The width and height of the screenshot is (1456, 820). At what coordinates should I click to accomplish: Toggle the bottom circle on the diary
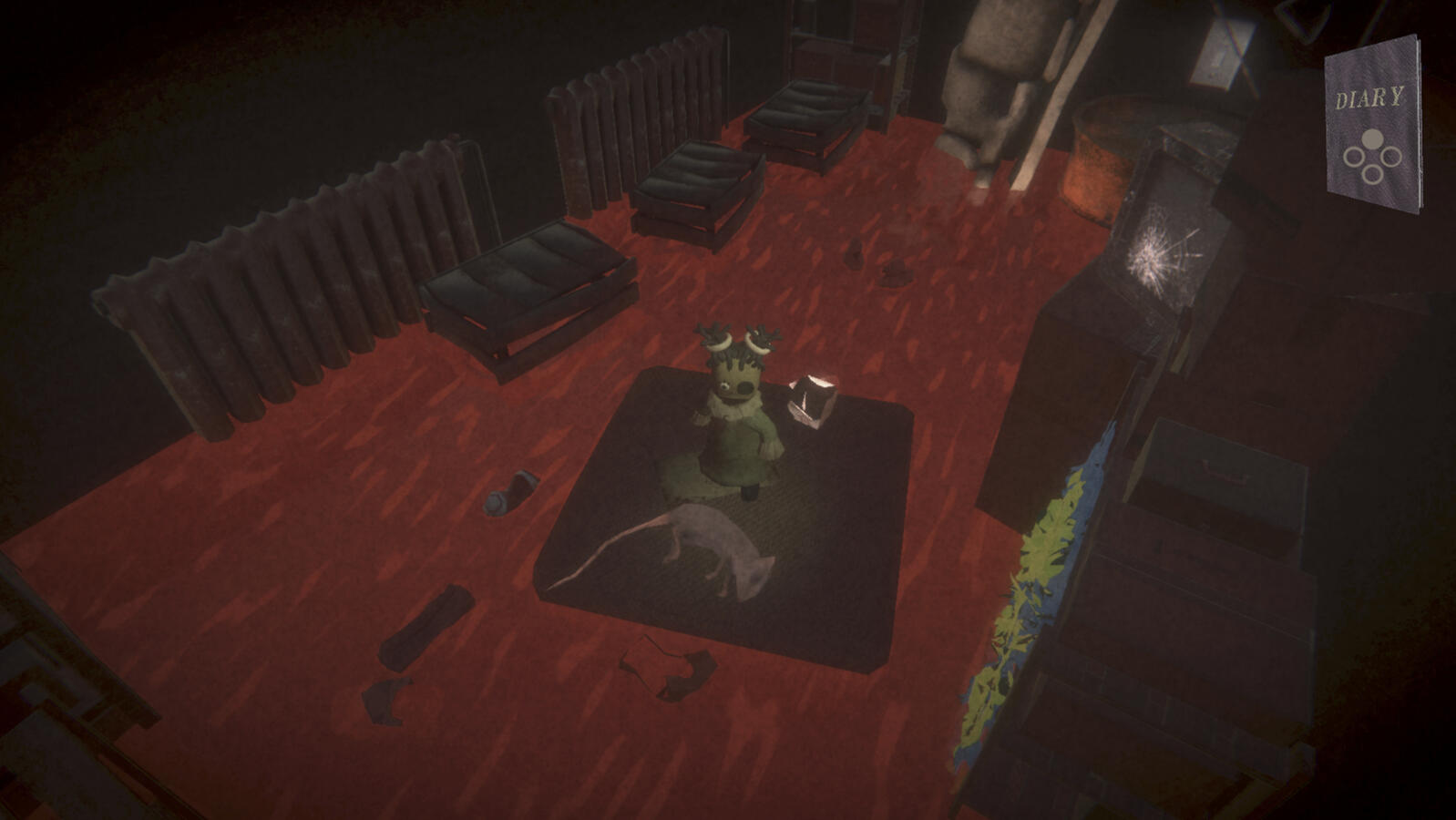tap(1373, 174)
